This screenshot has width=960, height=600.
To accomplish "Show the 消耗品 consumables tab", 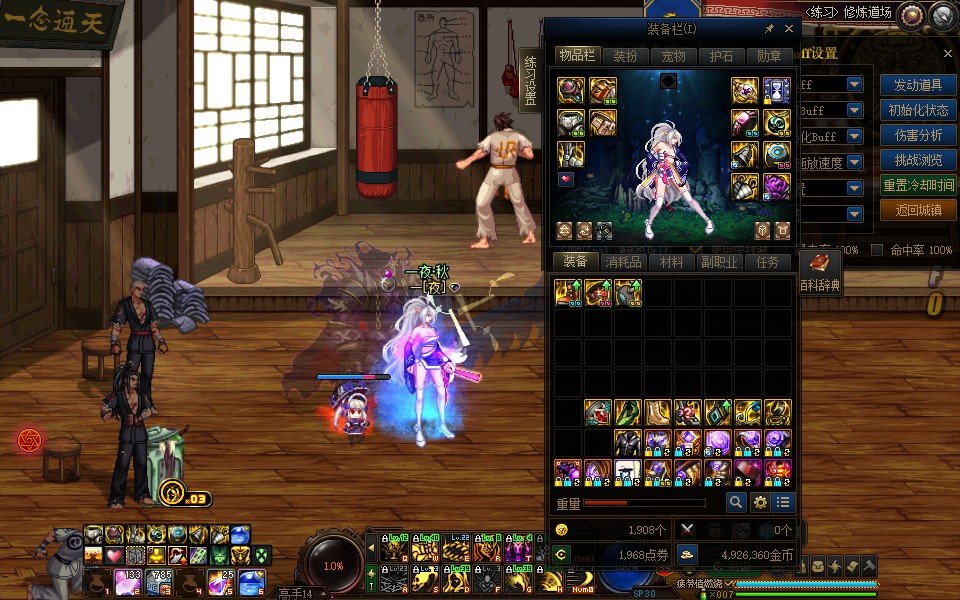I will [623, 262].
